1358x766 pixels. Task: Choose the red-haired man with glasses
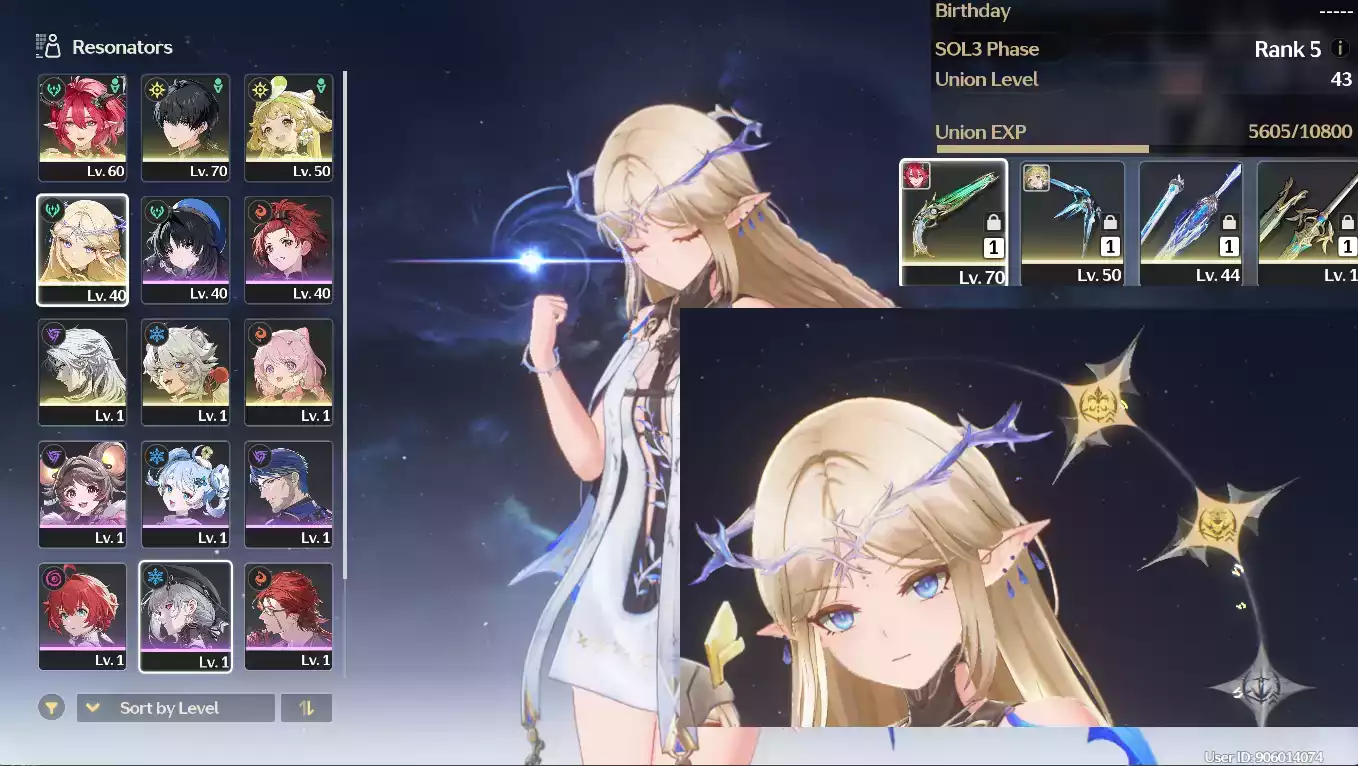288,616
